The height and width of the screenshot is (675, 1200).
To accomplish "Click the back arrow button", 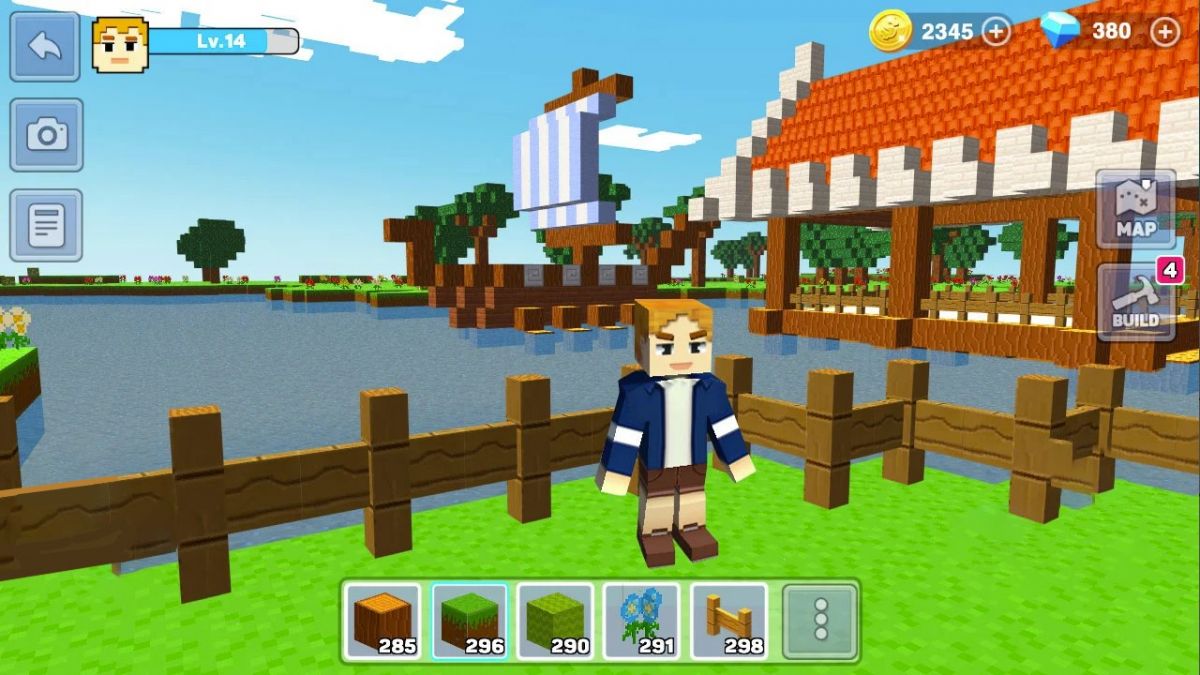I will (x=45, y=47).
